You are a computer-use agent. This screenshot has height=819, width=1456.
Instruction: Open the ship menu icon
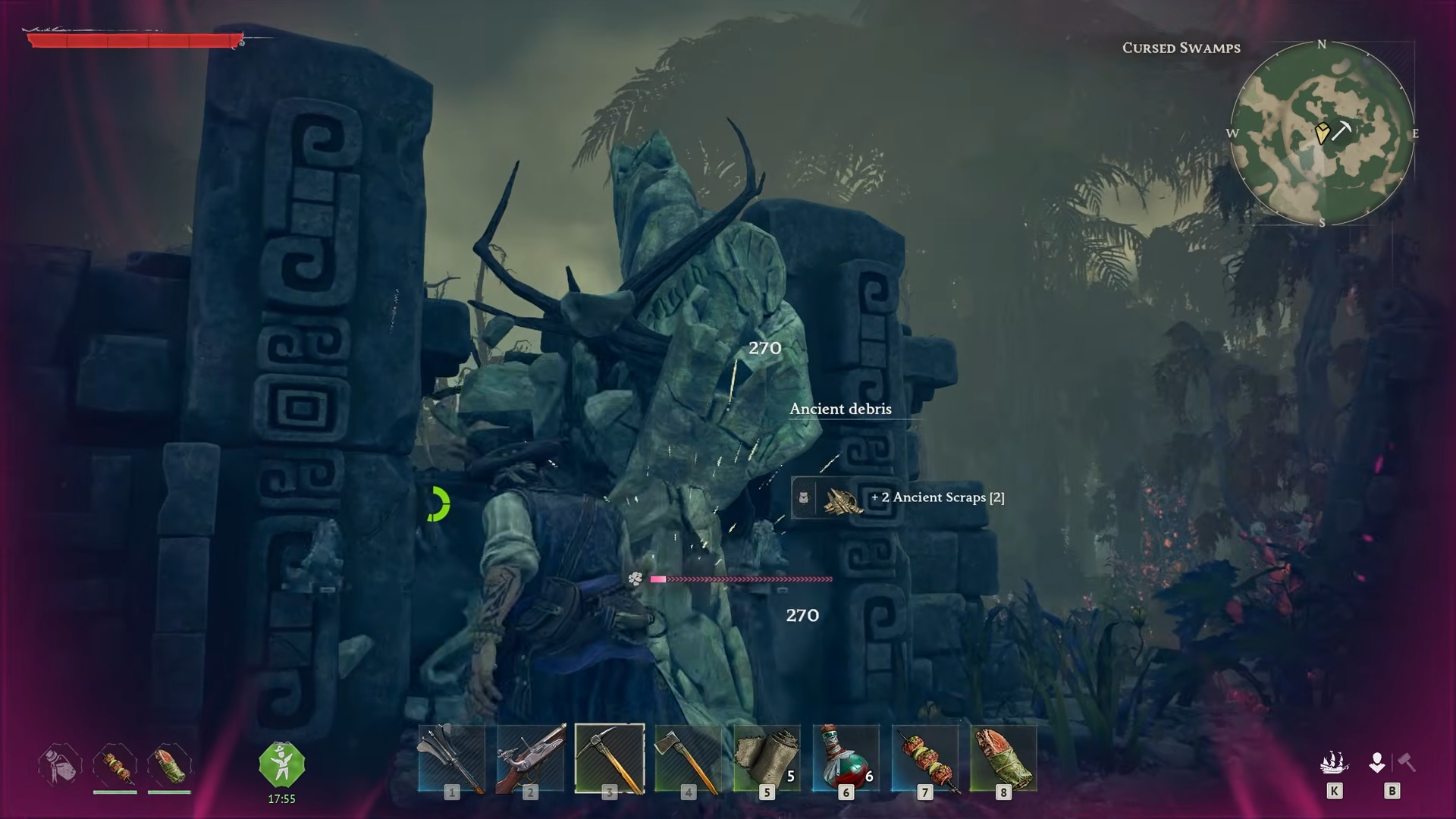pos(1334,763)
